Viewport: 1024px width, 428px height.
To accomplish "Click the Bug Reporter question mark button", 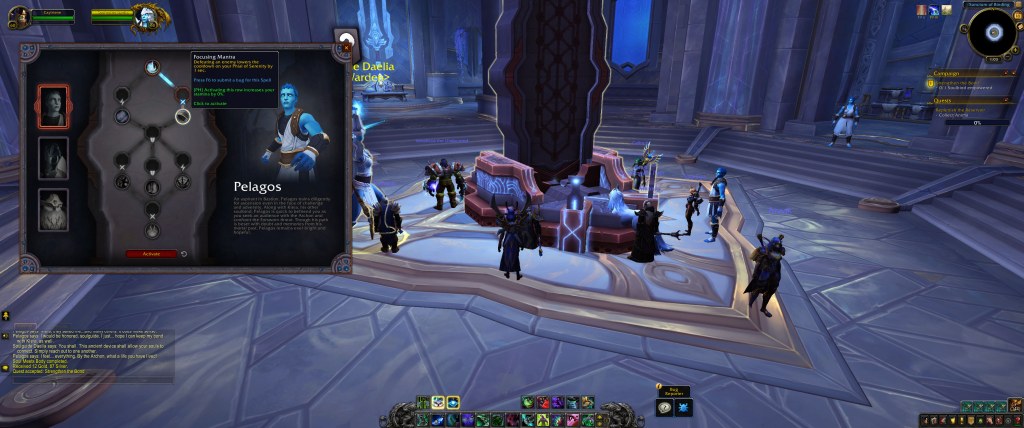I will (663, 407).
